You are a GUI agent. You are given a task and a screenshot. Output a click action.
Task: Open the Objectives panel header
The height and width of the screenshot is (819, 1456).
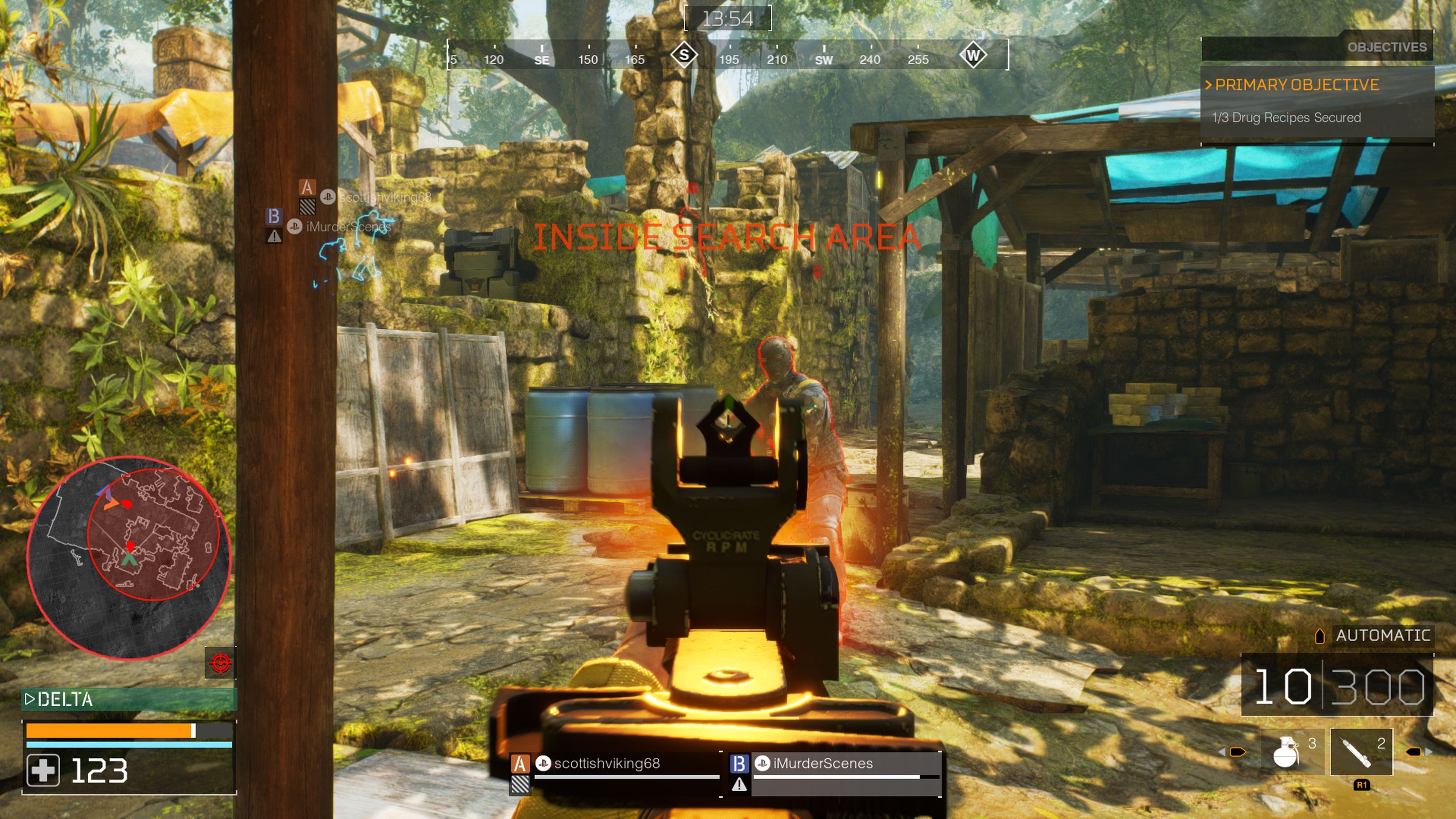coord(1386,47)
